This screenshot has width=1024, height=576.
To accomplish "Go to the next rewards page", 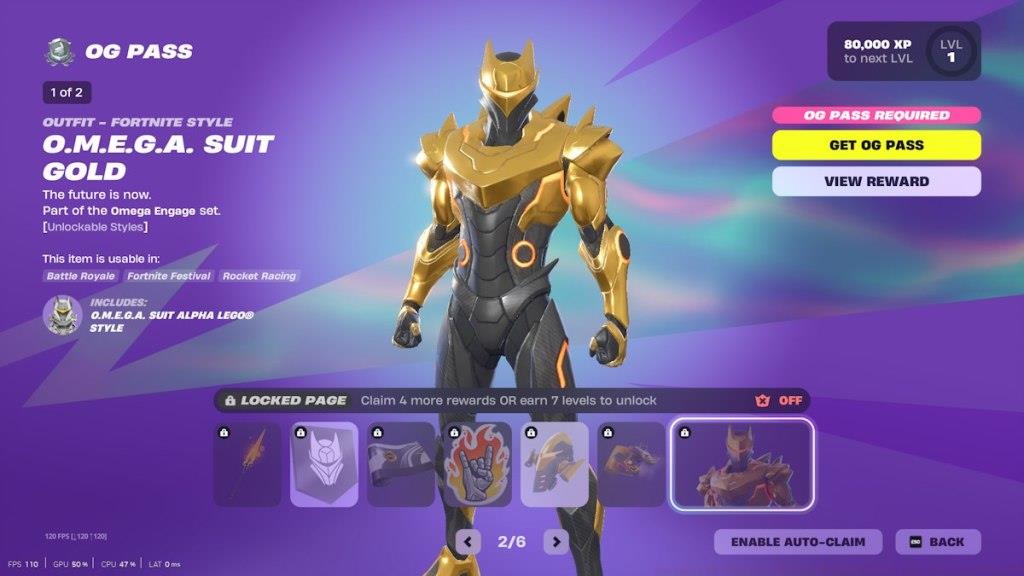I will (x=556, y=542).
